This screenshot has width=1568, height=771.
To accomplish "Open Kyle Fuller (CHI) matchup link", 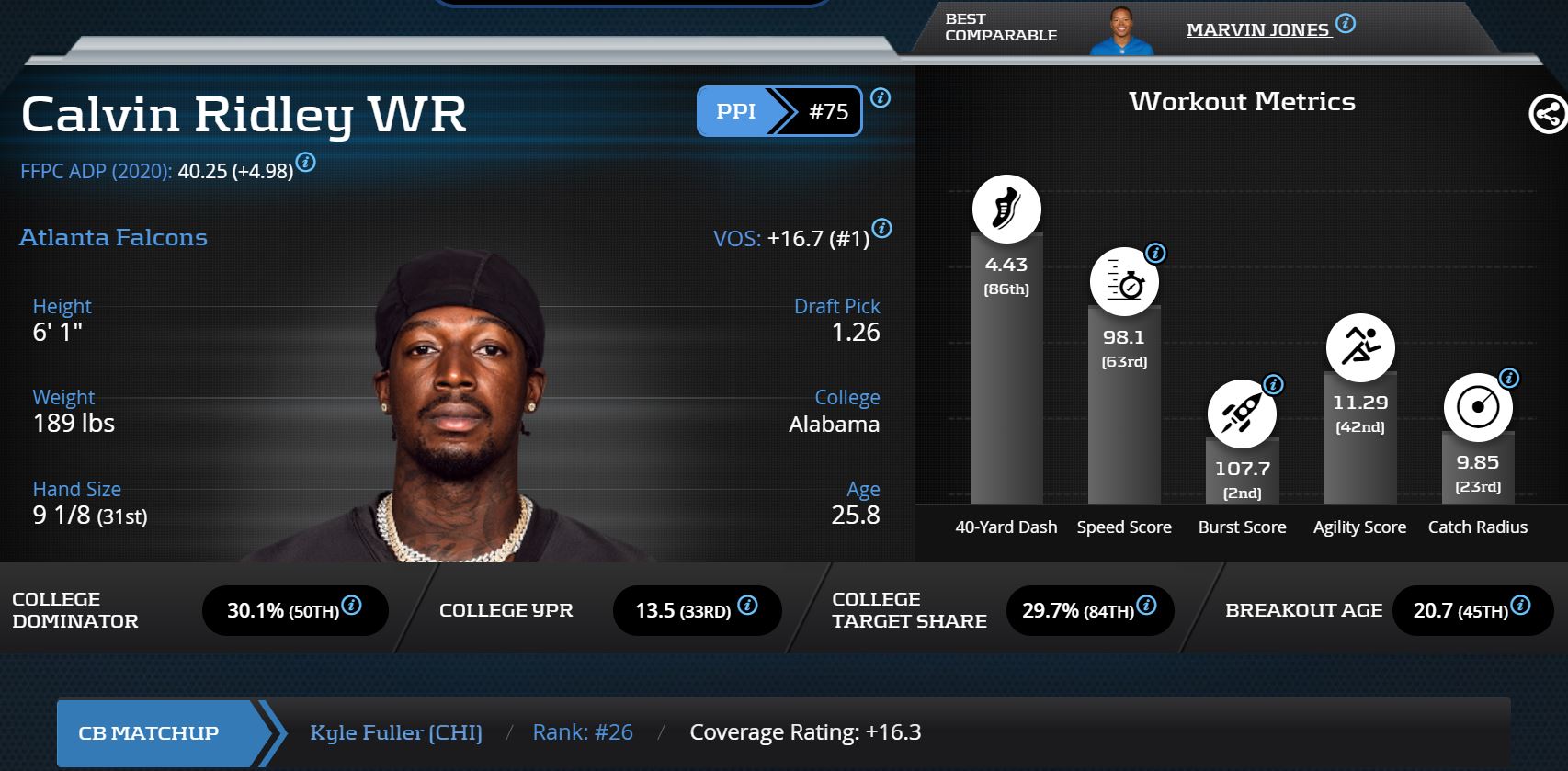I will [x=396, y=732].
